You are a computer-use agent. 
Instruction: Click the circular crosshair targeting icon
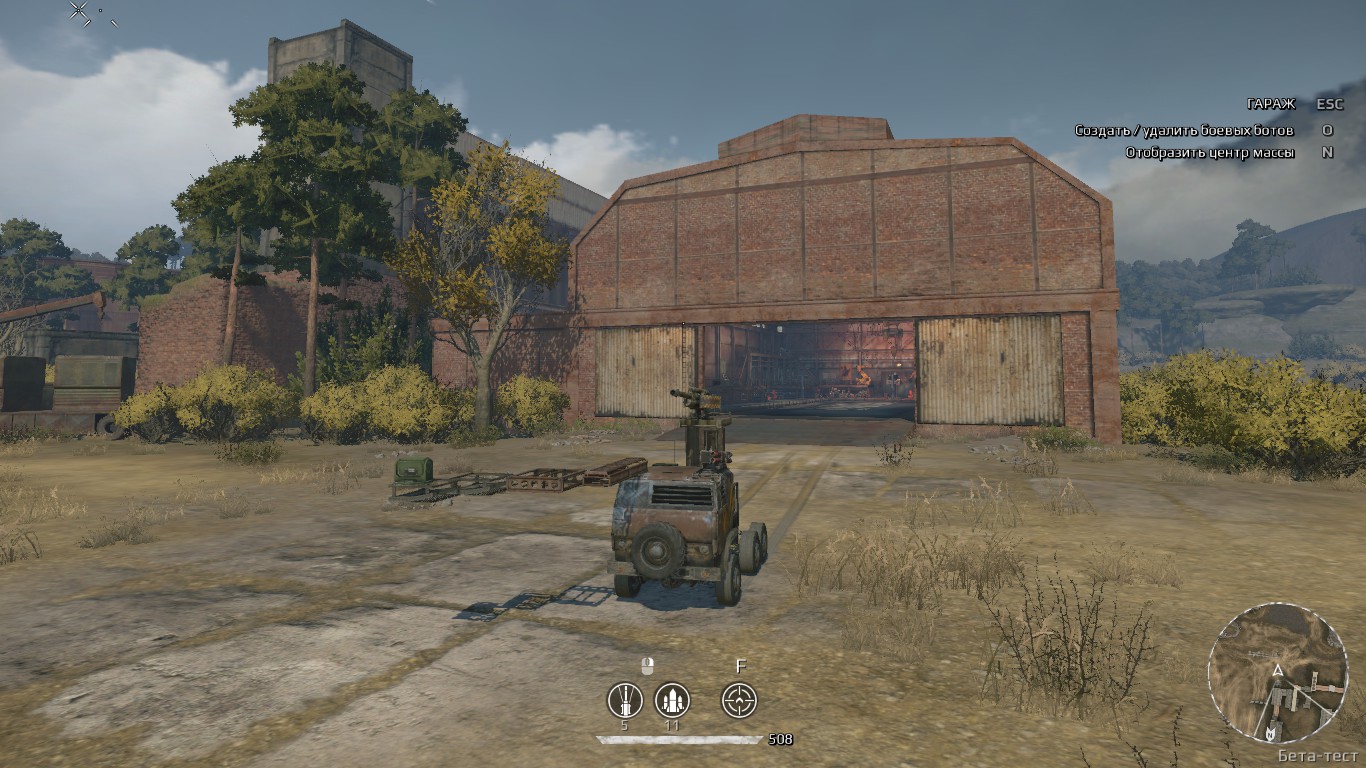click(739, 700)
